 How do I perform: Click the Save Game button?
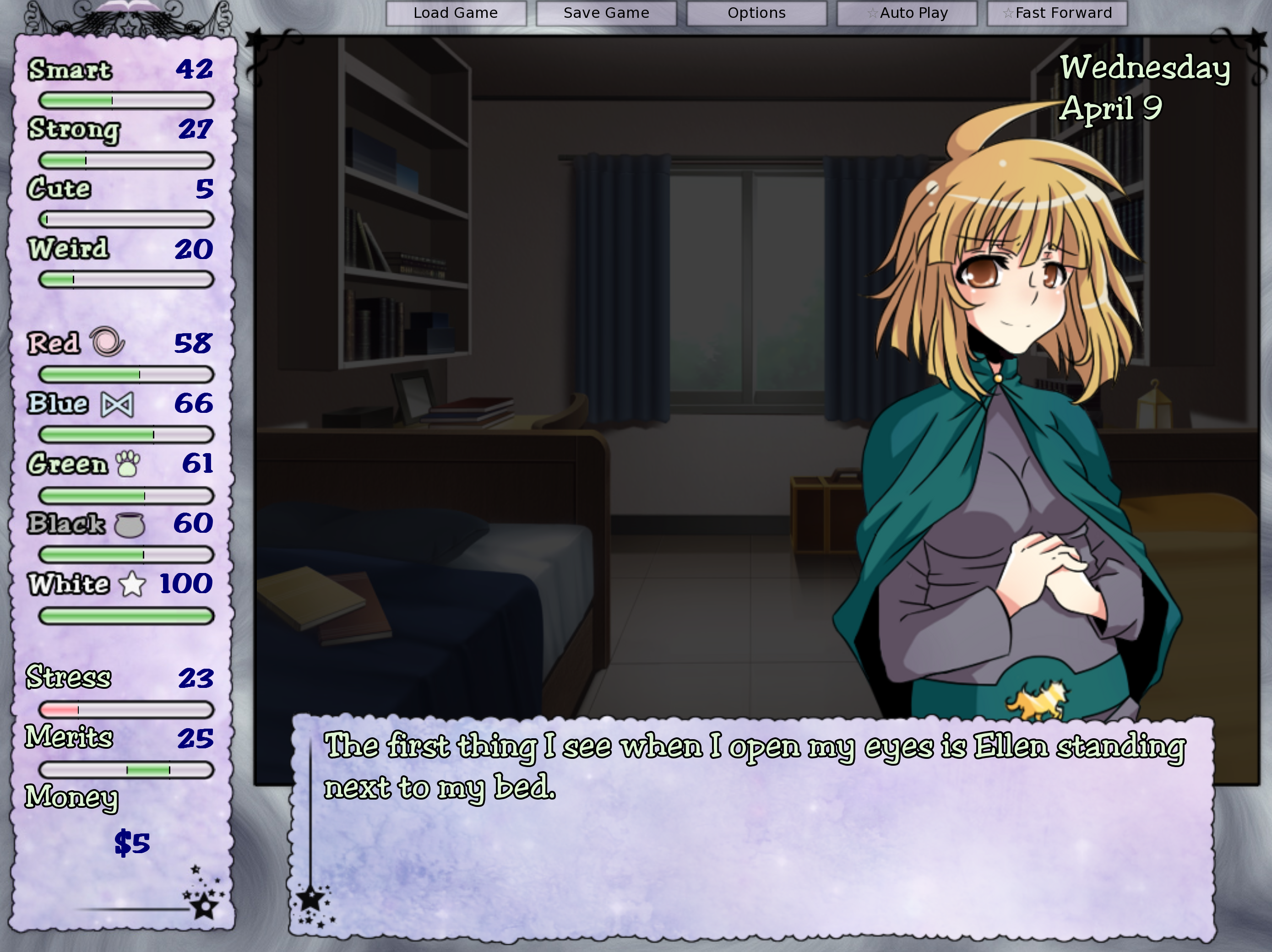coord(606,13)
